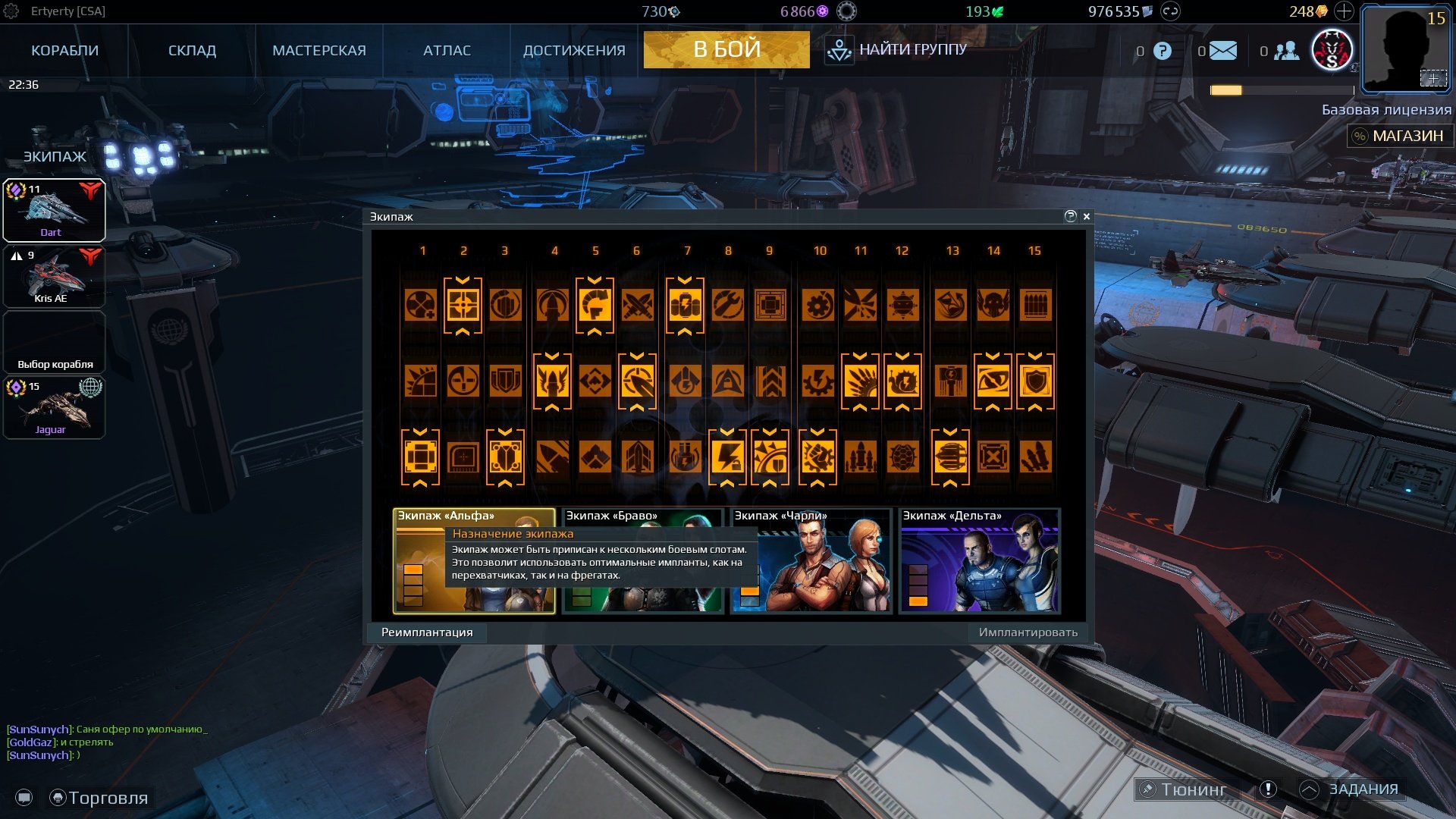
Task: Open the Корабли (Ships) menu
Action: [64, 50]
